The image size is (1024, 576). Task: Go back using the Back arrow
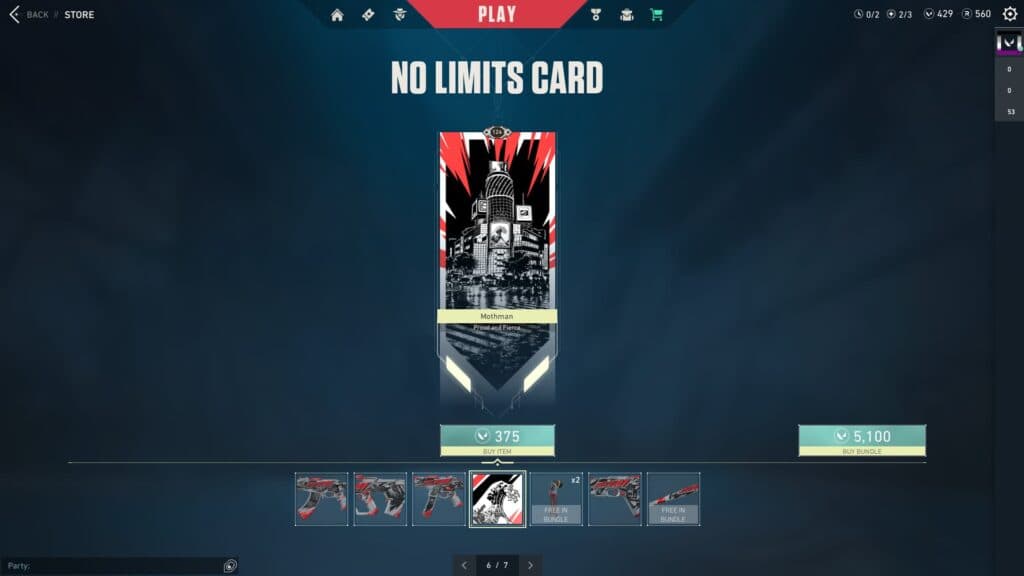point(15,15)
